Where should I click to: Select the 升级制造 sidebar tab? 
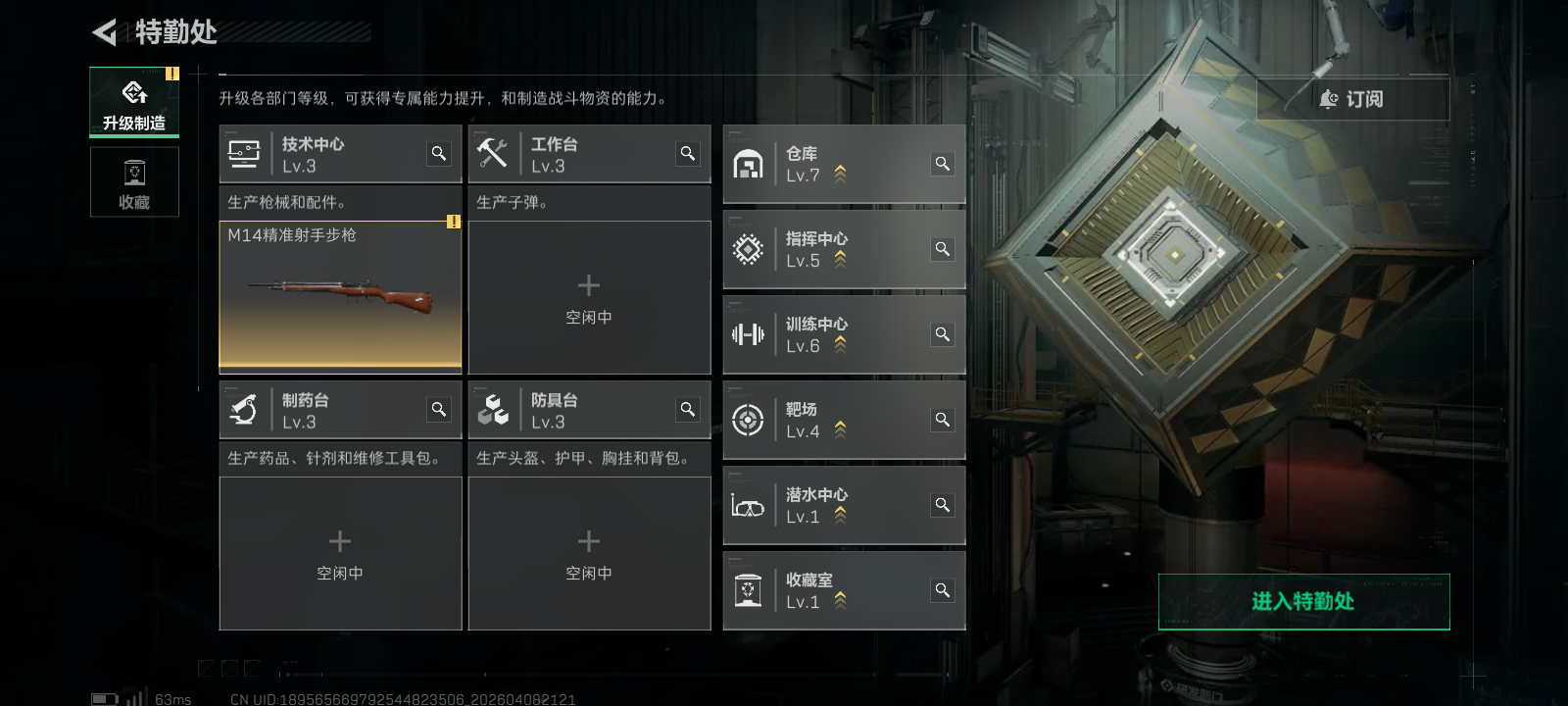(x=134, y=101)
